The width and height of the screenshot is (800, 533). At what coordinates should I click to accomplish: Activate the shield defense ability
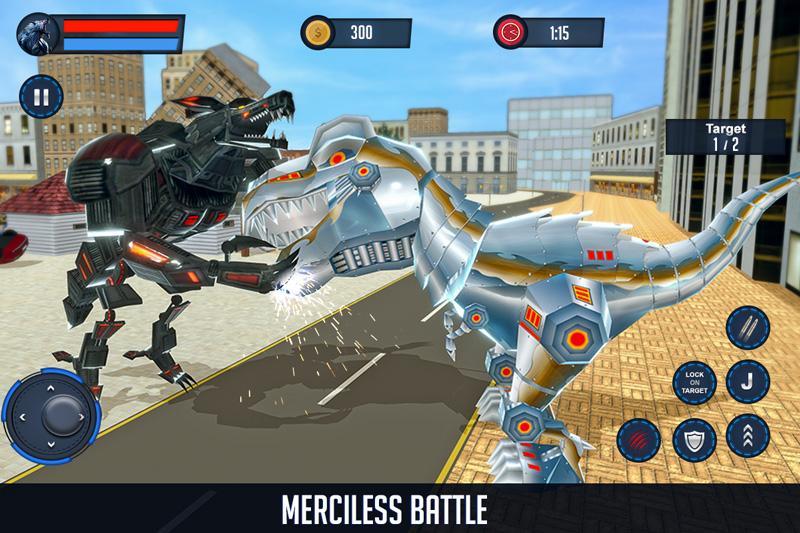pos(694,438)
